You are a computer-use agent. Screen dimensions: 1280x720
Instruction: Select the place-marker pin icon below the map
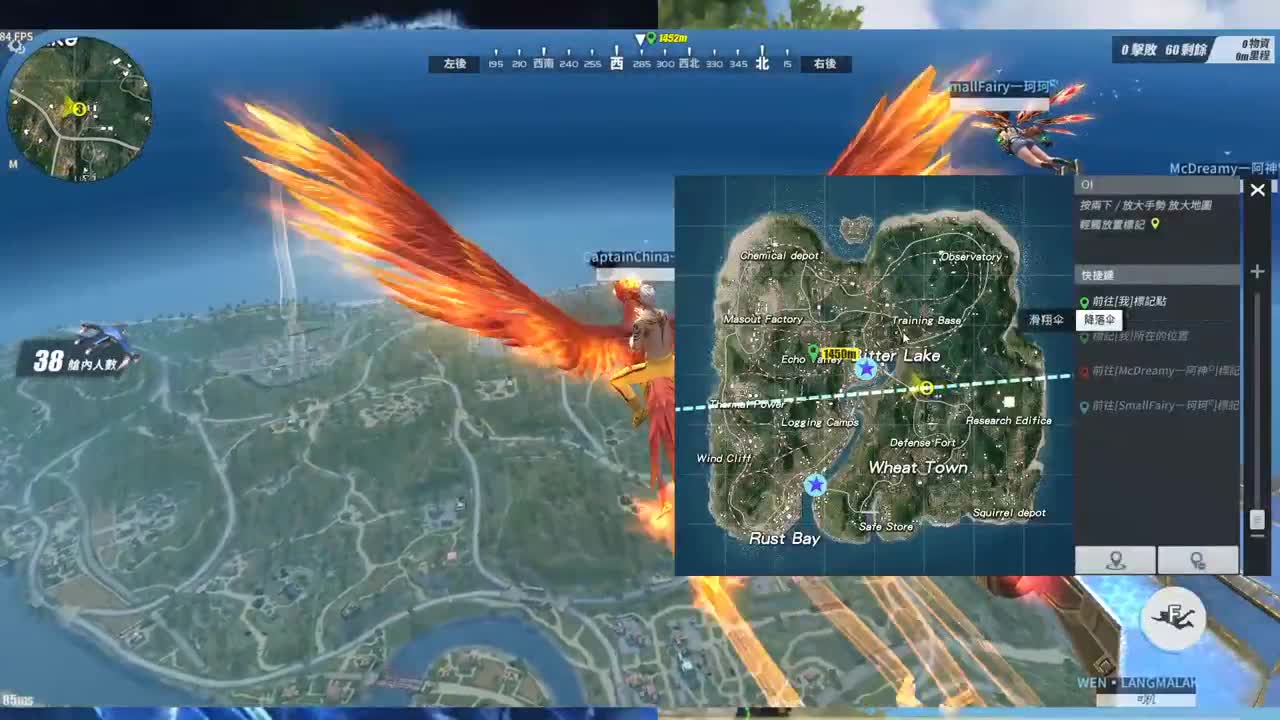point(1113,560)
